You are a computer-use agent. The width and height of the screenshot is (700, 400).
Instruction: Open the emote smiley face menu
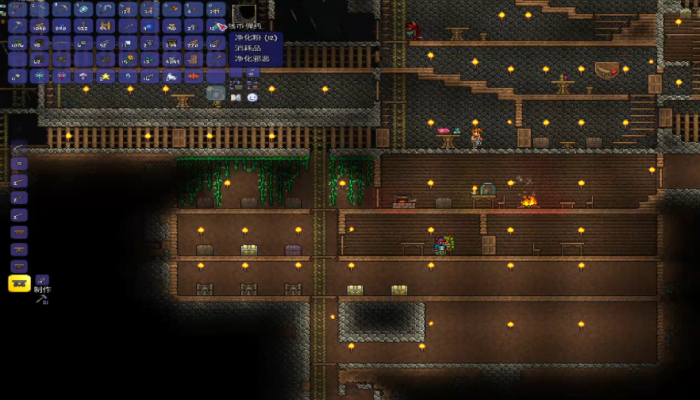pos(252,97)
